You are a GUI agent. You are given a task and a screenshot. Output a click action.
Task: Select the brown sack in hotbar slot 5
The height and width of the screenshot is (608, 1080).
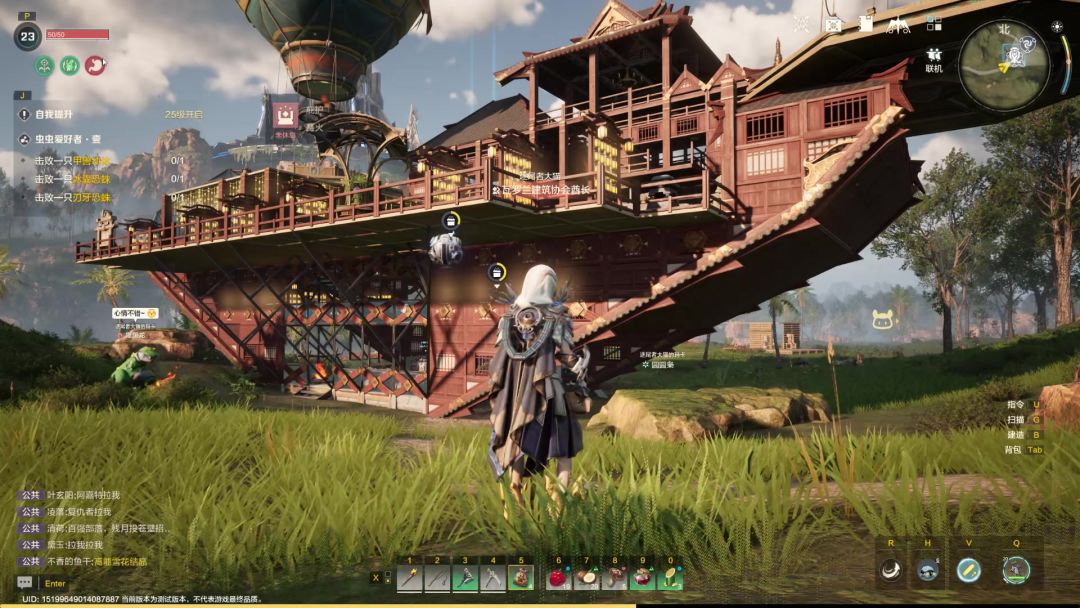click(x=521, y=577)
